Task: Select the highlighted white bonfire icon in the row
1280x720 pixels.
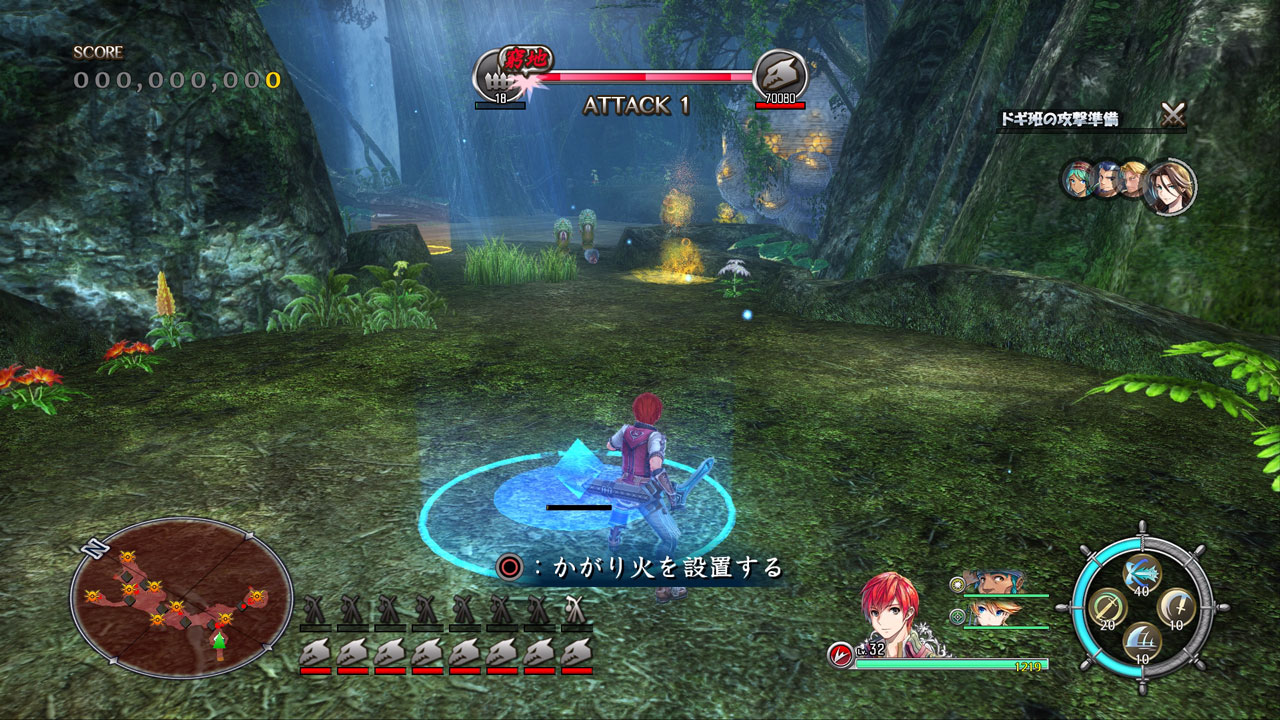Action: pyautogui.click(x=575, y=609)
